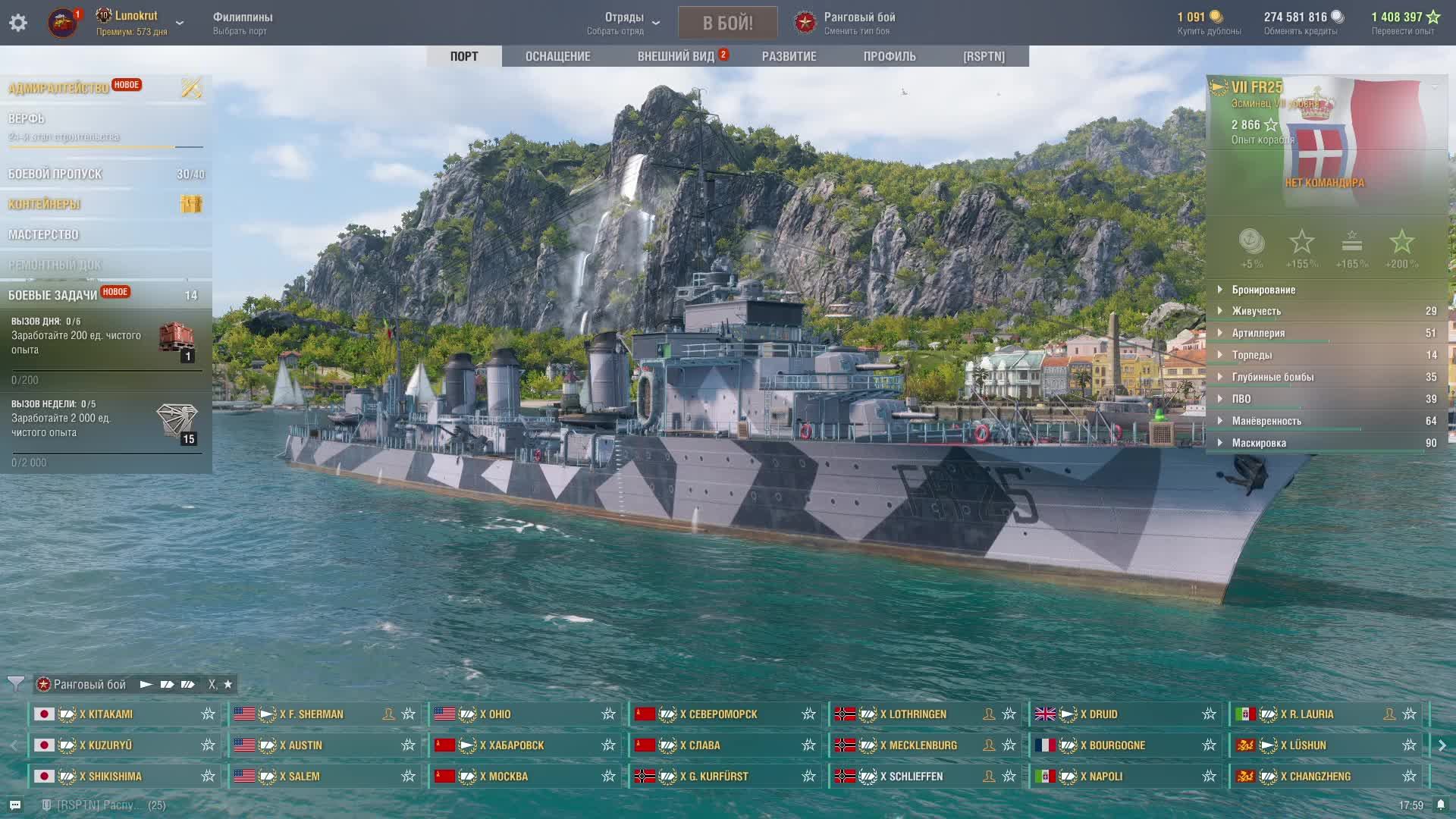Open the Адмиралтейство menu entry

59,88
